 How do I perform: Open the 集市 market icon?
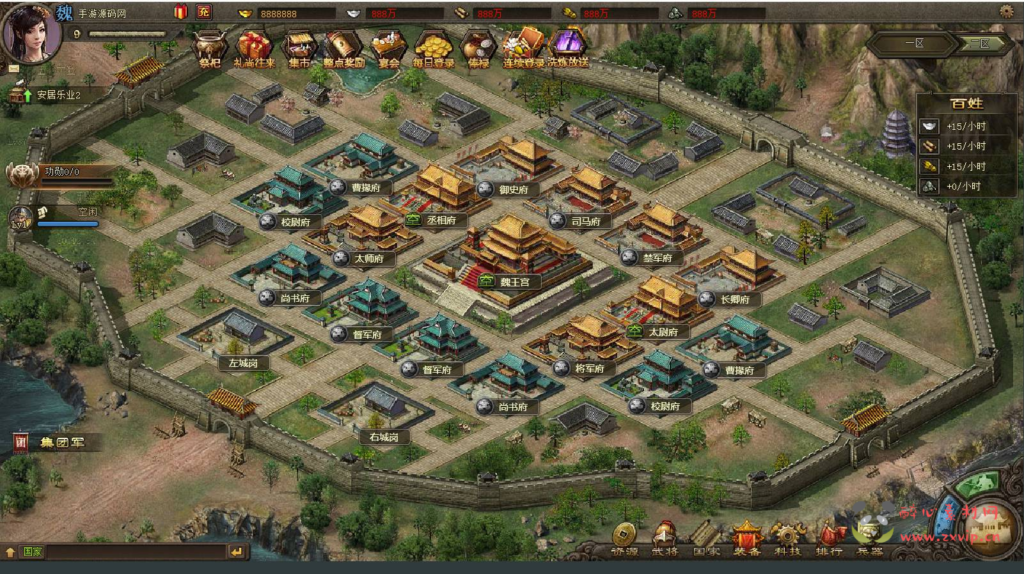[300, 45]
